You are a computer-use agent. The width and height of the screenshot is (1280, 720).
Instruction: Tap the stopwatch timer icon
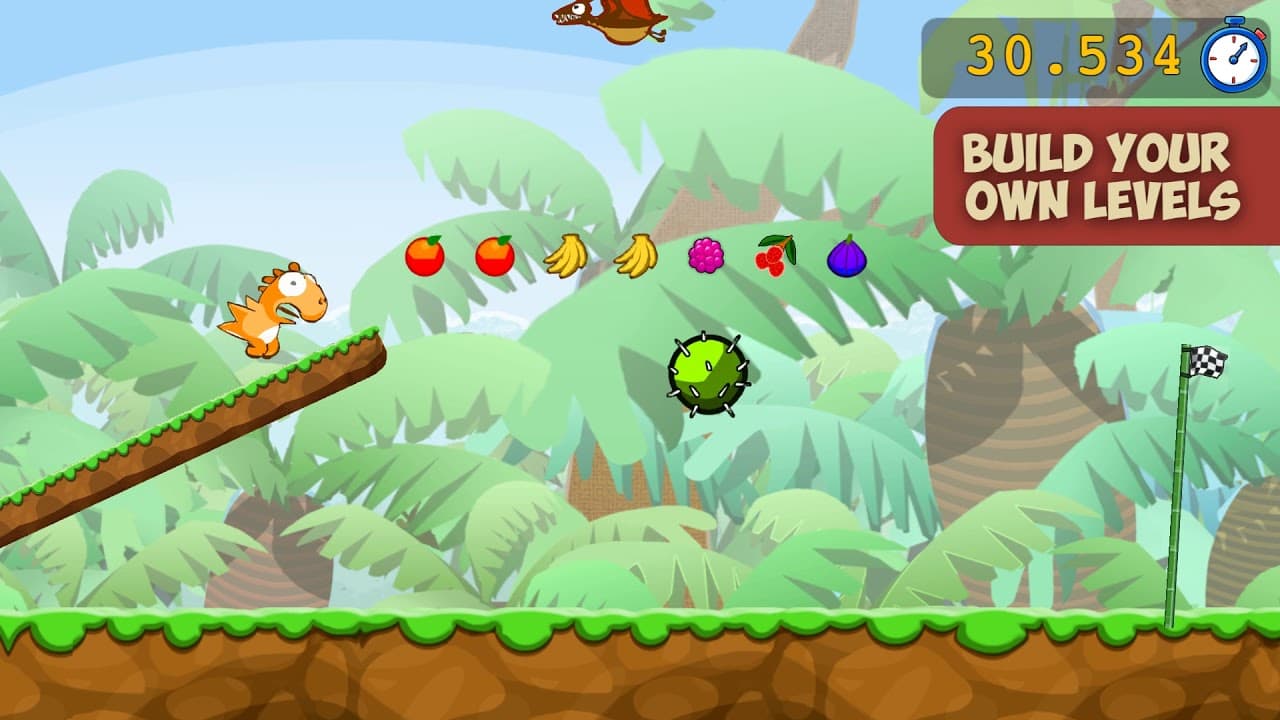point(1233,57)
